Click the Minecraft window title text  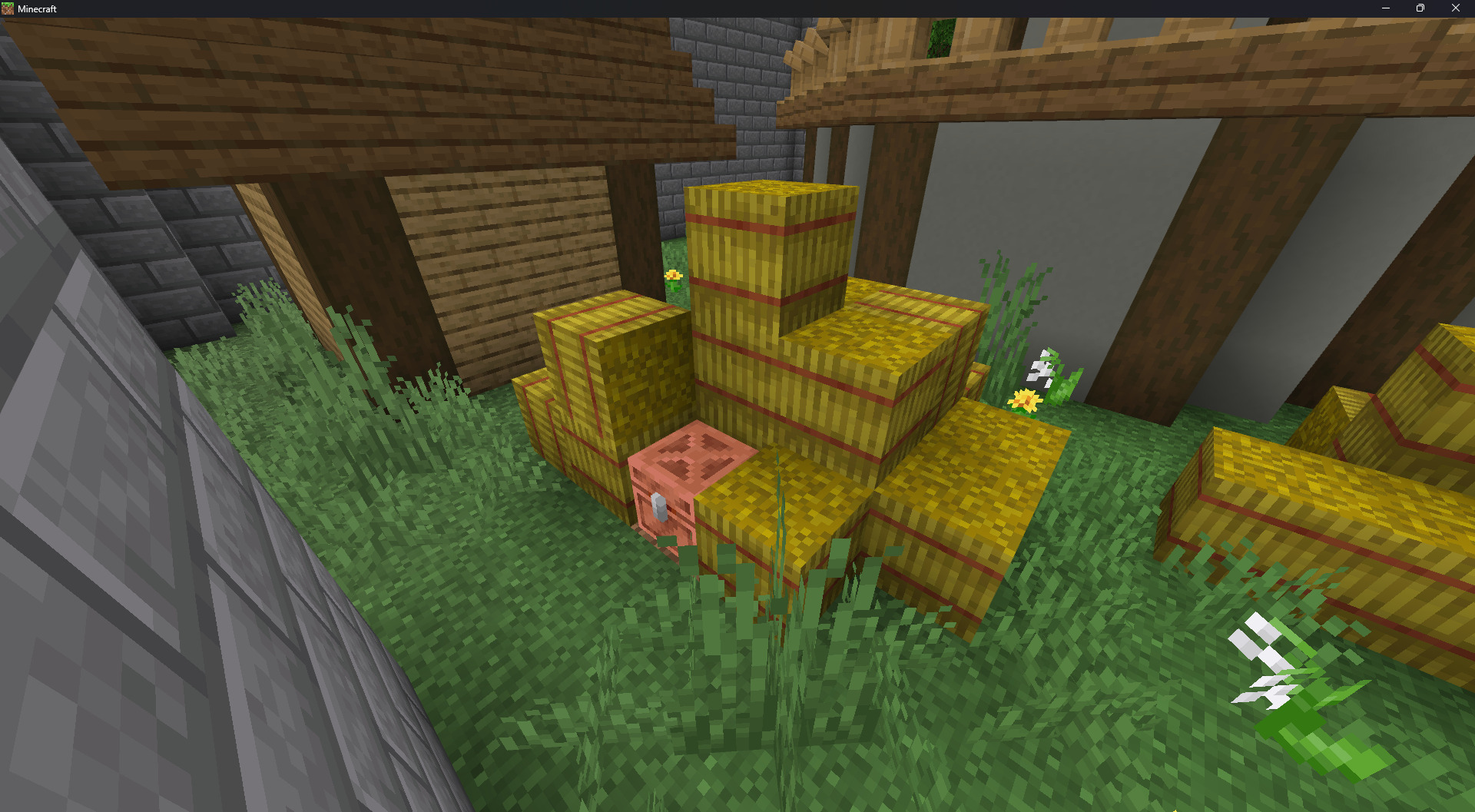(x=36, y=8)
